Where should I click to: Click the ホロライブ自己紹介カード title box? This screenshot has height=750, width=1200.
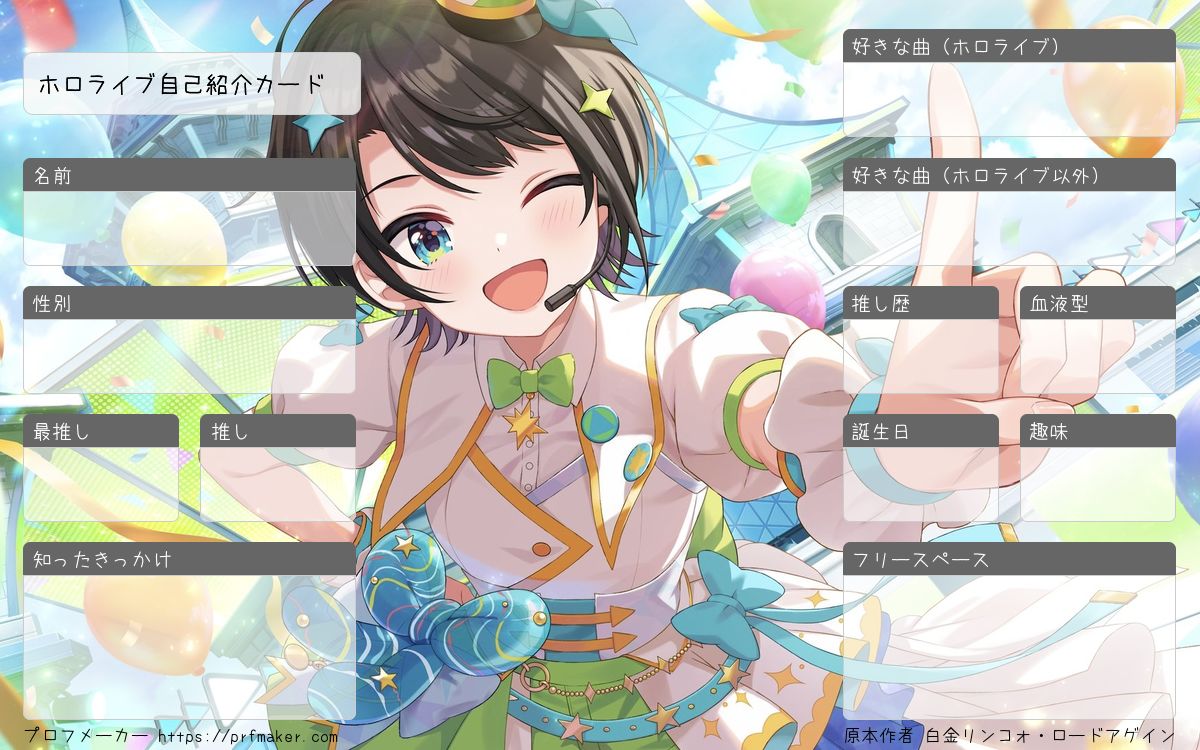pyautogui.click(x=191, y=84)
